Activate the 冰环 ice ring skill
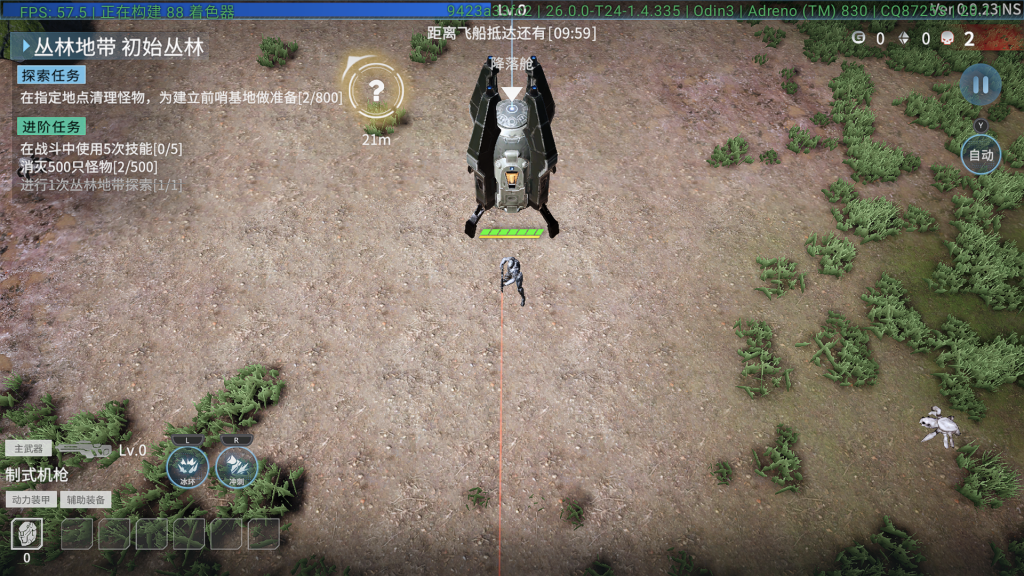 pos(187,466)
